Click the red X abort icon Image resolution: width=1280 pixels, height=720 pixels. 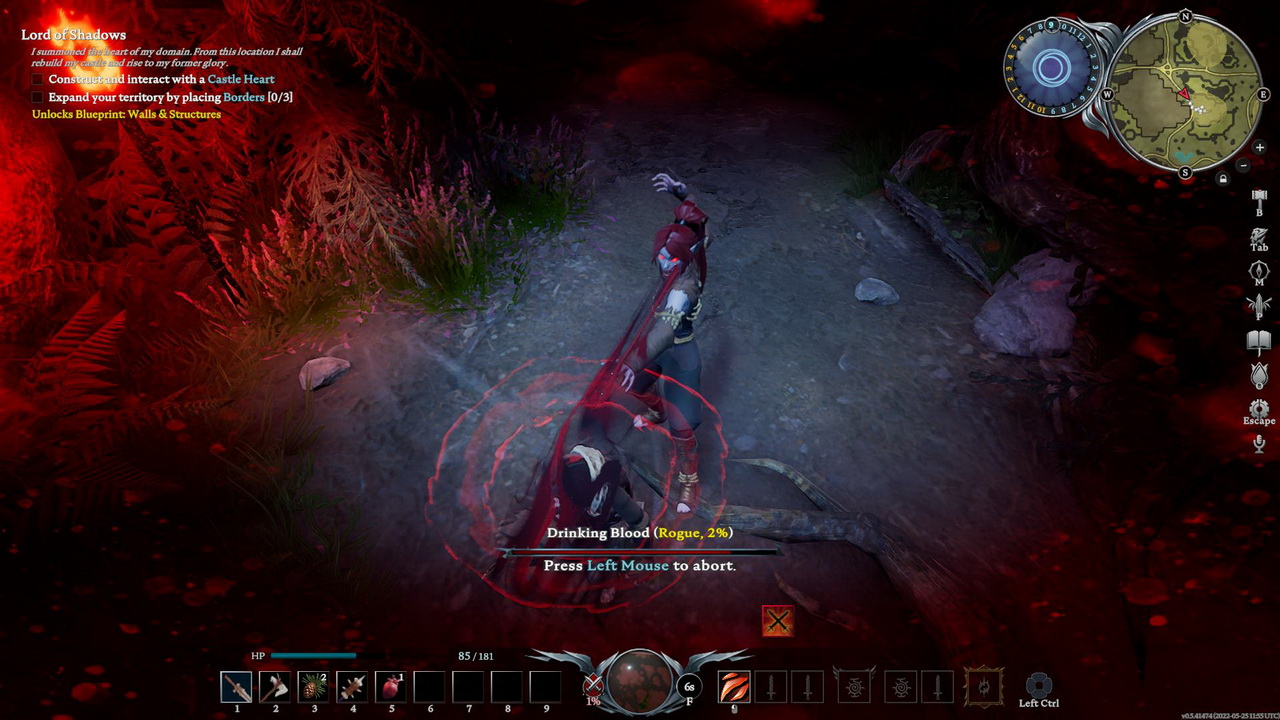pos(778,620)
